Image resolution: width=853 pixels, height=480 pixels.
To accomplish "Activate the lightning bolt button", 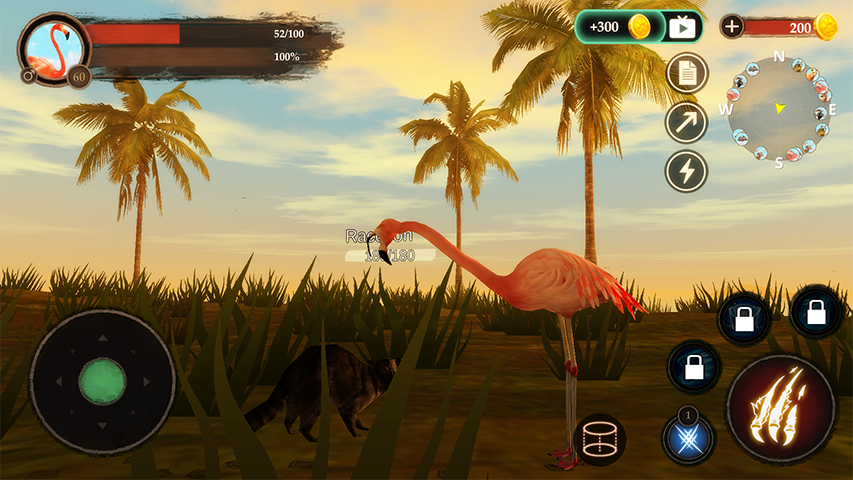I will (x=687, y=171).
